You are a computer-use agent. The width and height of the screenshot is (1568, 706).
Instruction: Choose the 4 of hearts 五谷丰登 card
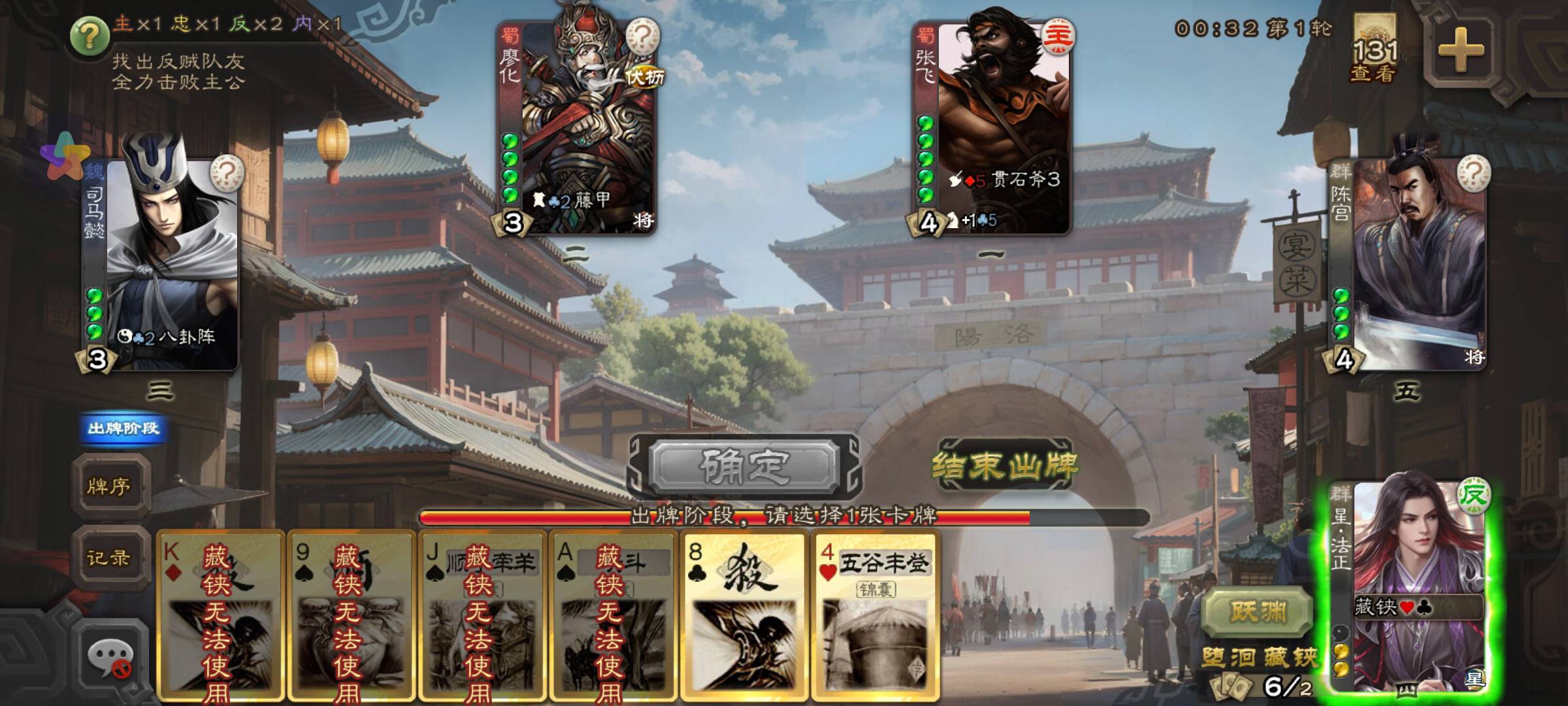pos(875,614)
